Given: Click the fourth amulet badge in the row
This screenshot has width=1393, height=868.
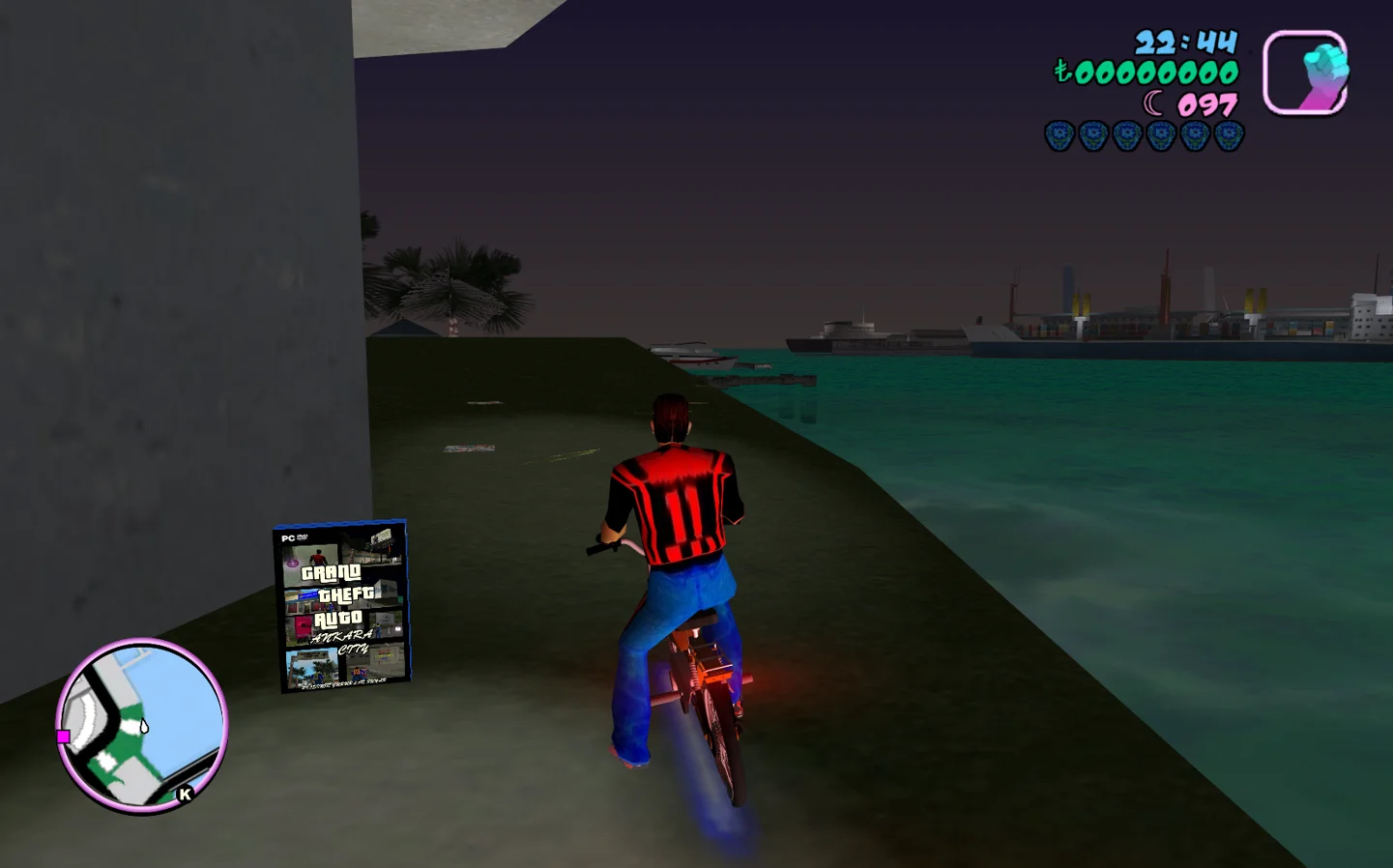Looking at the screenshot, I should point(1159,134).
